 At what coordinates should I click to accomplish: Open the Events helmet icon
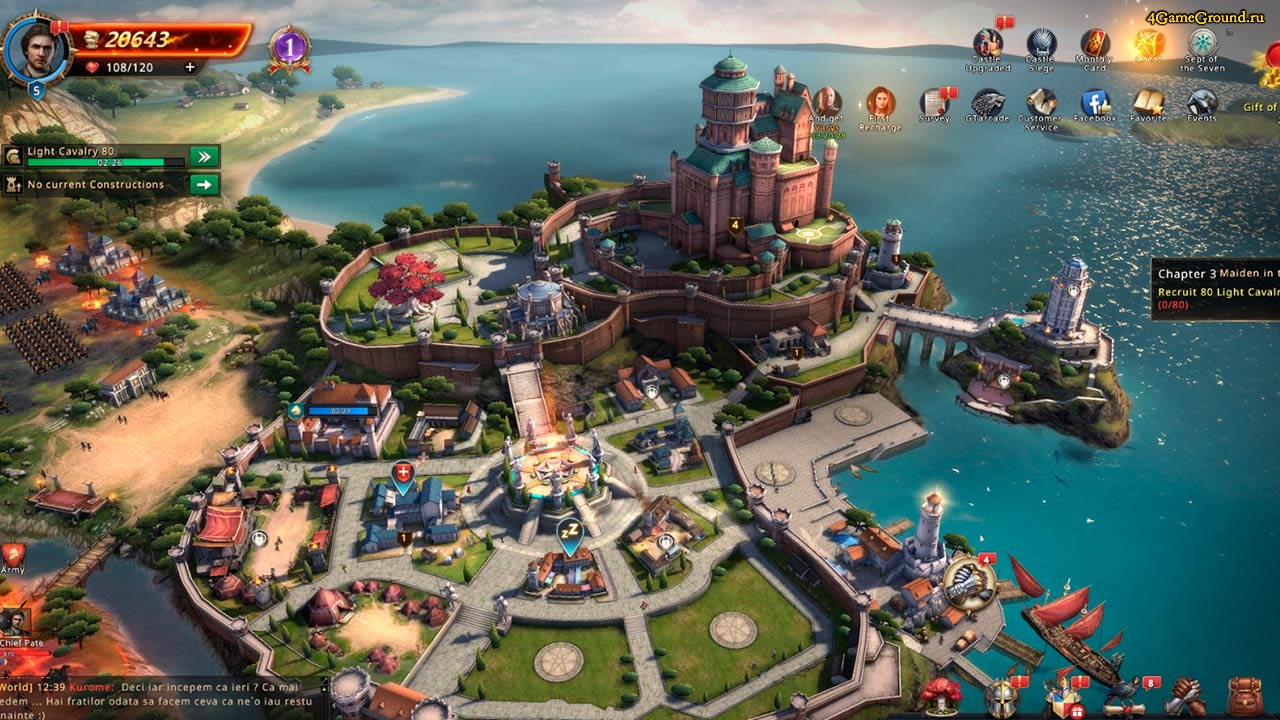tap(1202, 104)
